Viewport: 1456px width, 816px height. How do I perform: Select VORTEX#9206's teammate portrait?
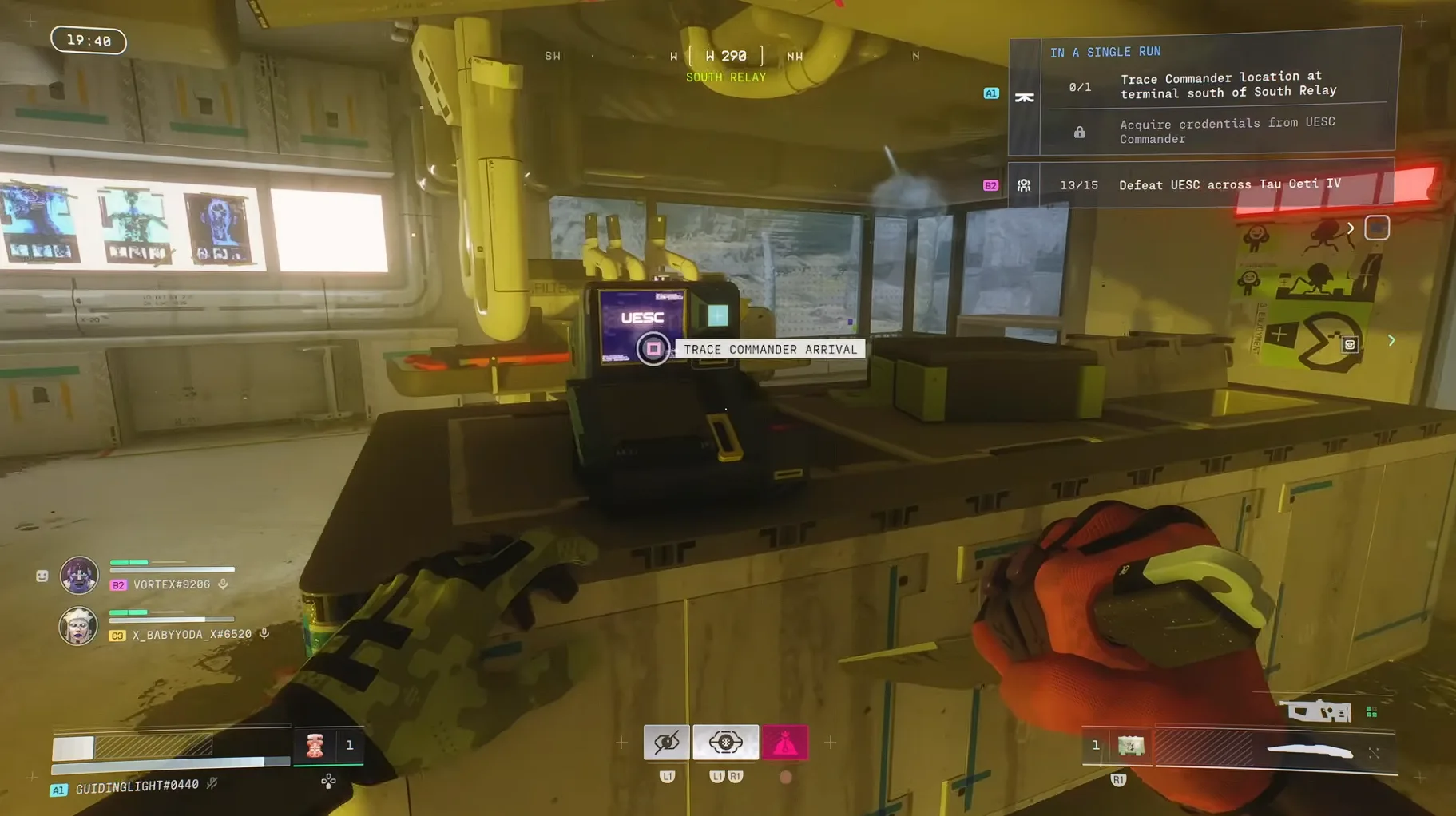click(79, 575)
